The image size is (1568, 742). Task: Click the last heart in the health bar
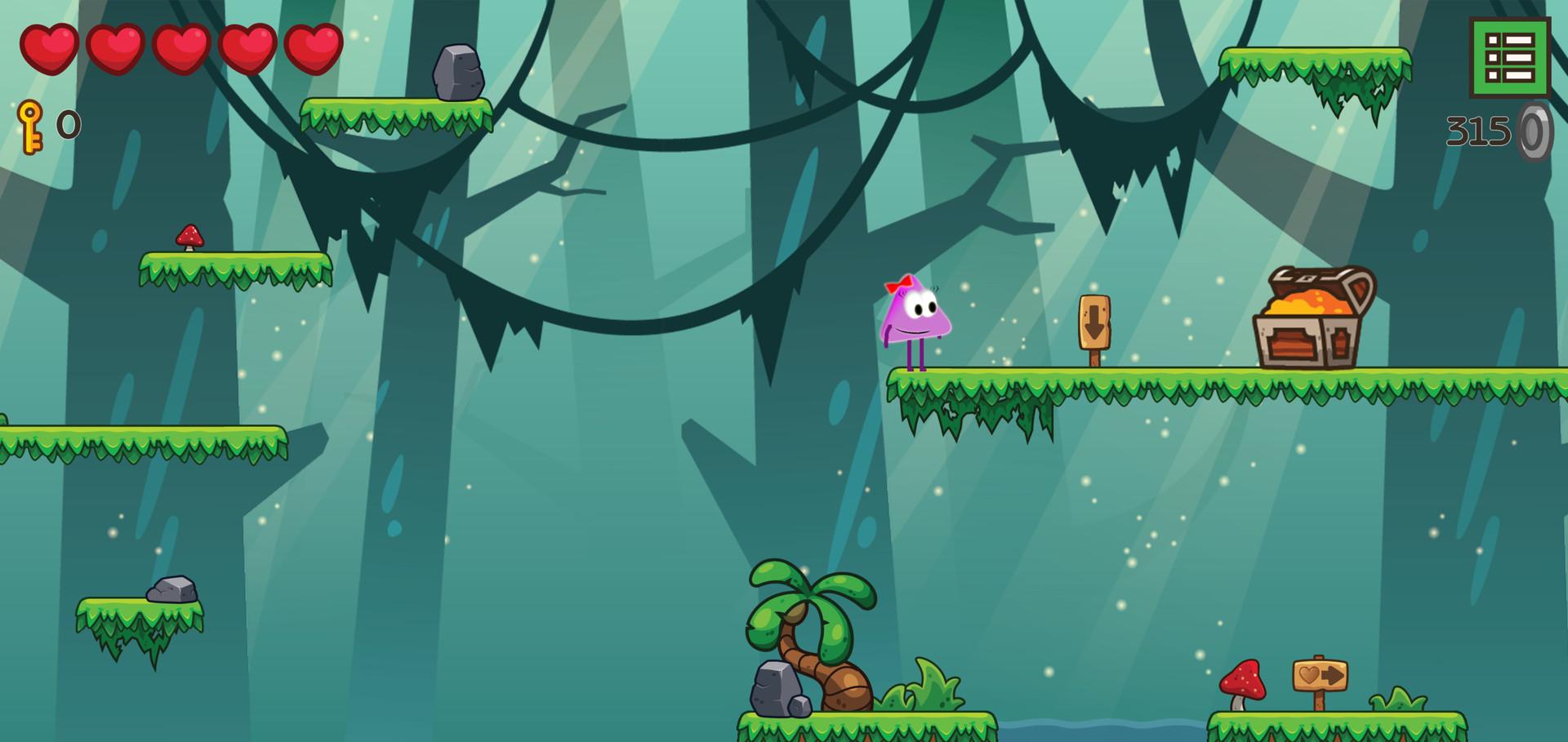pos(313,47)
